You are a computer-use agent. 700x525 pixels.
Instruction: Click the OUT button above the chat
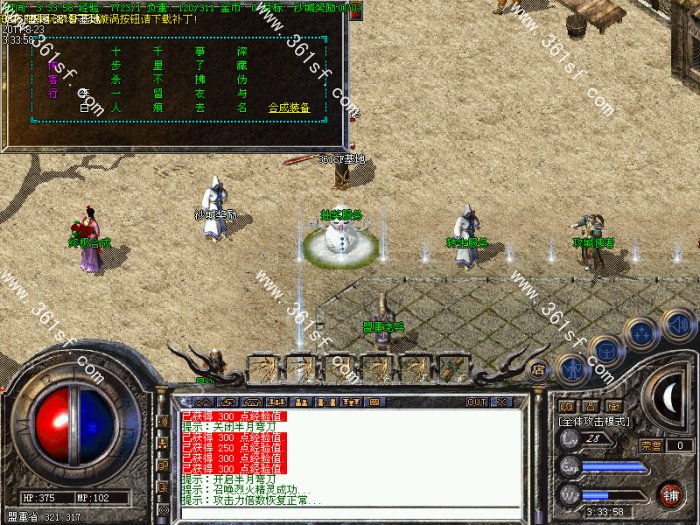point(476,401)
